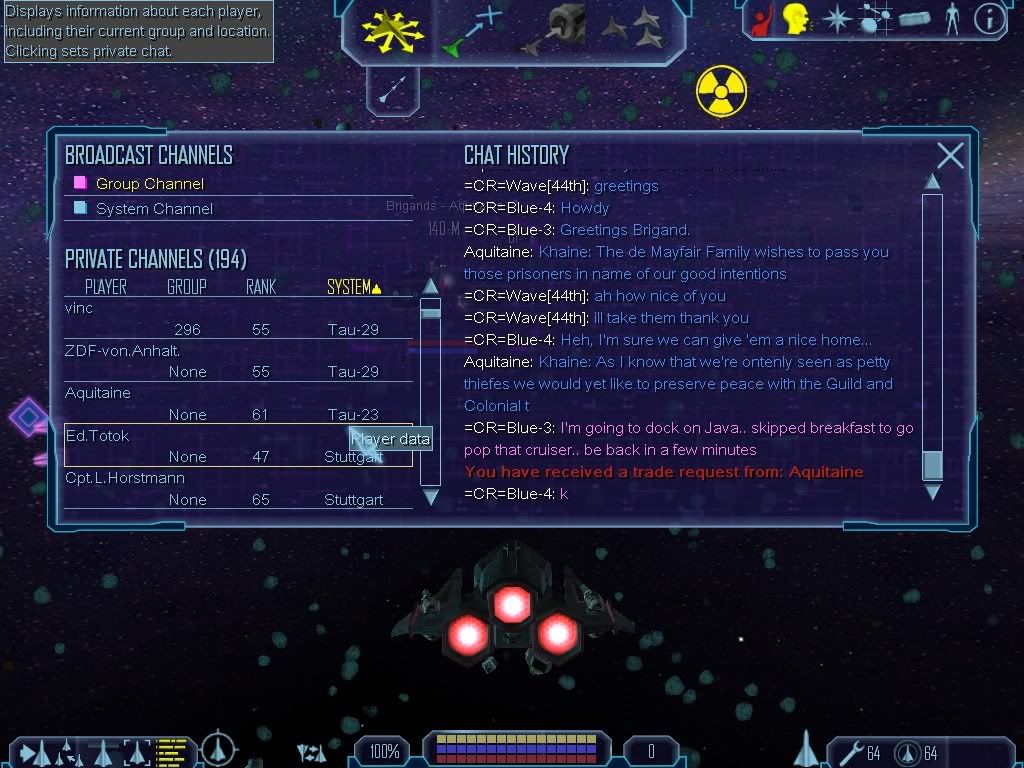Open the Nav Map star icon
This screenshot has width=1024, height=768.
point(836,19)
